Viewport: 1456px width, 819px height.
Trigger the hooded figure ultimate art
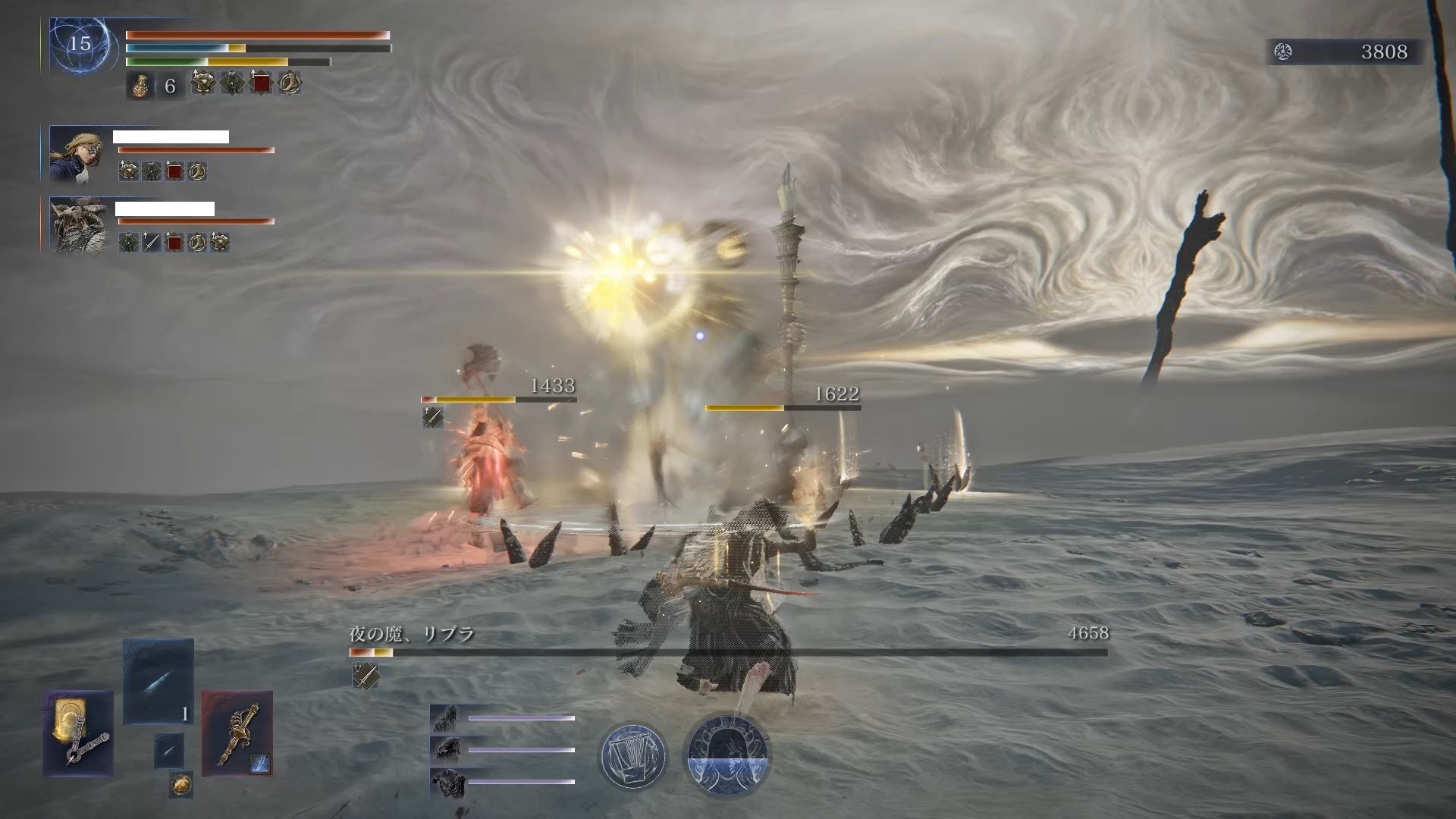pyautogui.click(x=728, y=755)
